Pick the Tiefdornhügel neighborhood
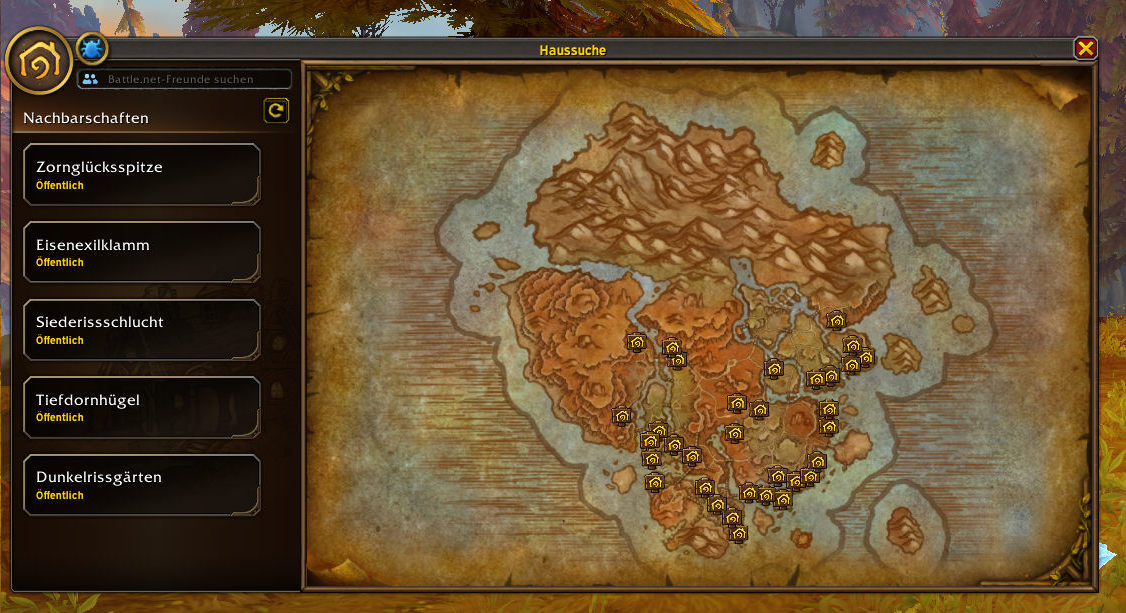1126x613 pixels. tap(141, 407)
